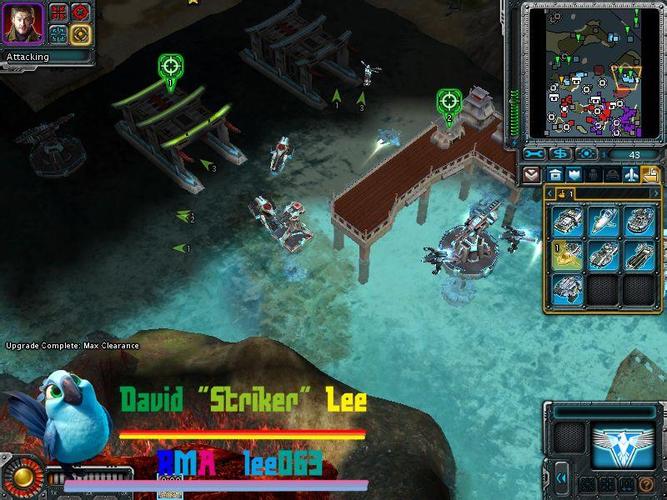Screen dimensions: 667x500
Task: Choose the blue arrows command icon
Action: tap(58, 34)
